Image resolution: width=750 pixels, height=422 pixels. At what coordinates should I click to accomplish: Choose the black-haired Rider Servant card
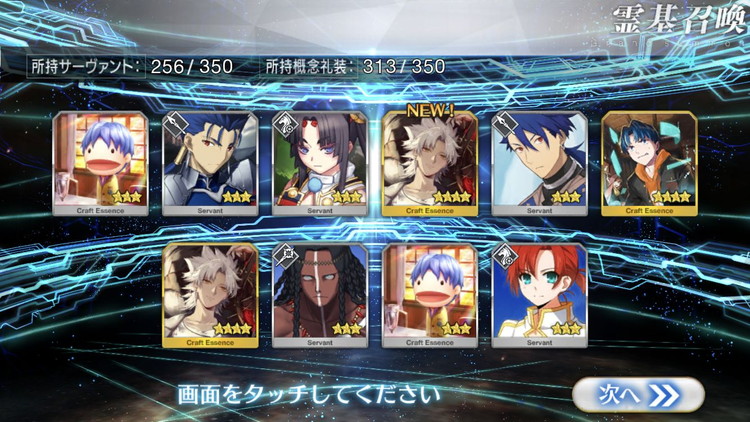coord(320,160)
